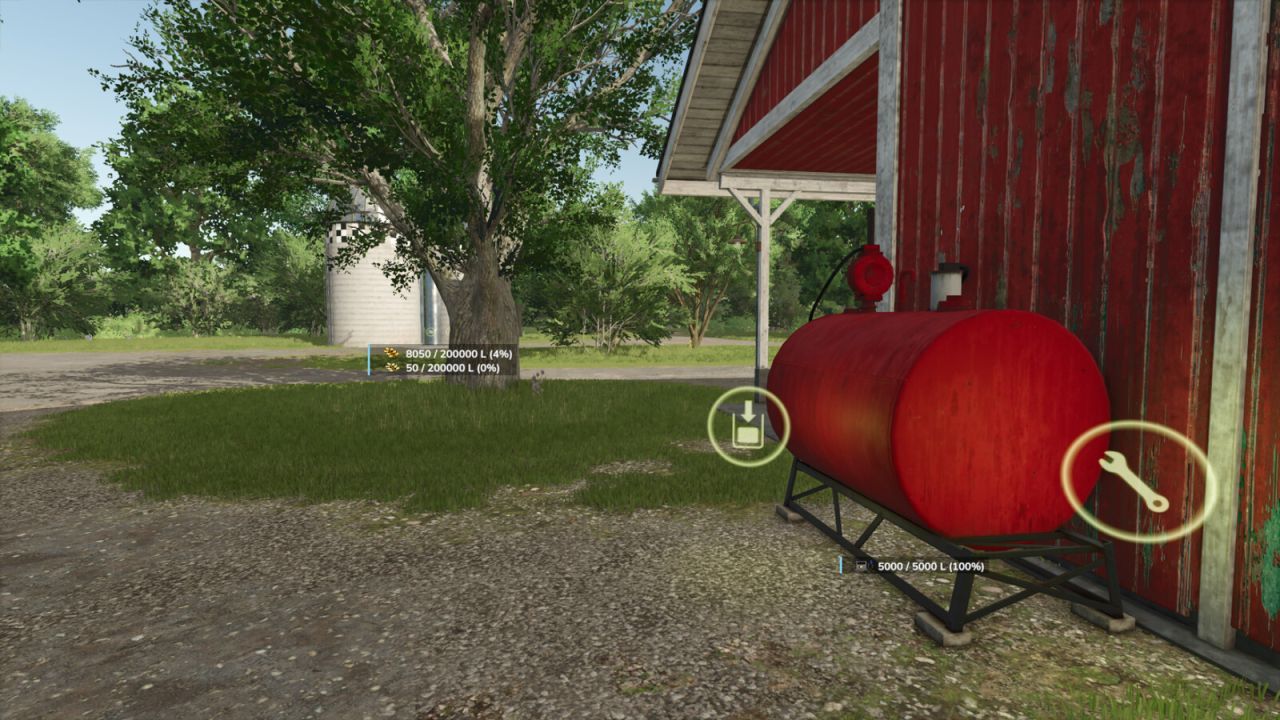1280x720 pixels.
Task: Expand the diesel tank capacity details
Action: pos(930,567)
